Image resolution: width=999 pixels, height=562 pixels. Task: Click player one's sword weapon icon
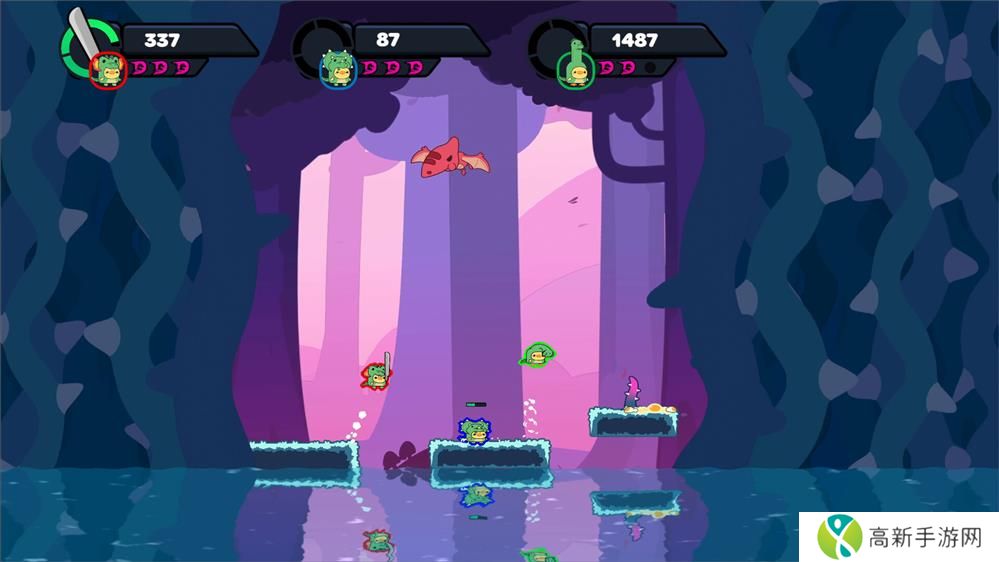[x=84, y=34]
